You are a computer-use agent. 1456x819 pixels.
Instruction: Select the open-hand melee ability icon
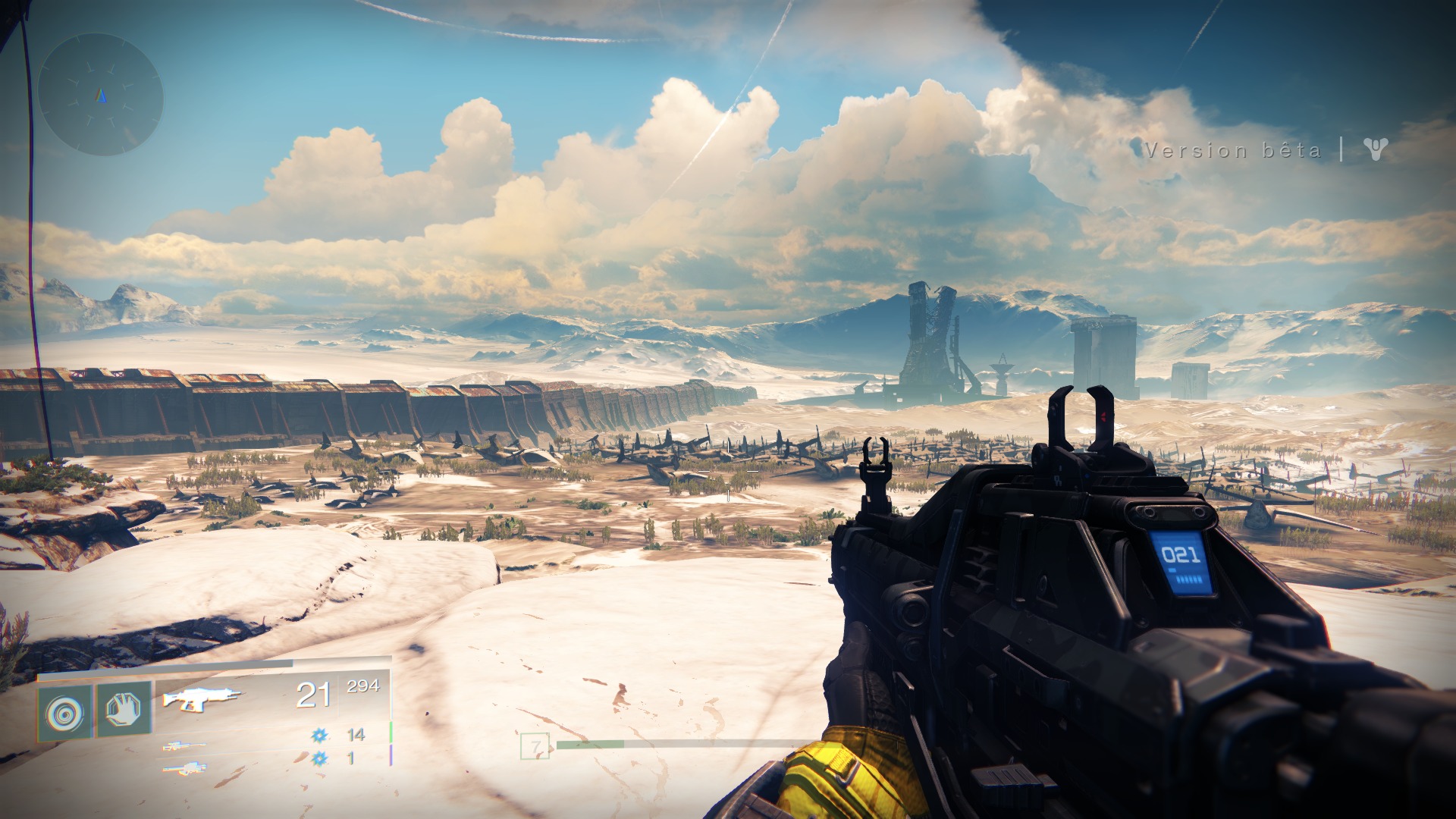tap(124, 711)
